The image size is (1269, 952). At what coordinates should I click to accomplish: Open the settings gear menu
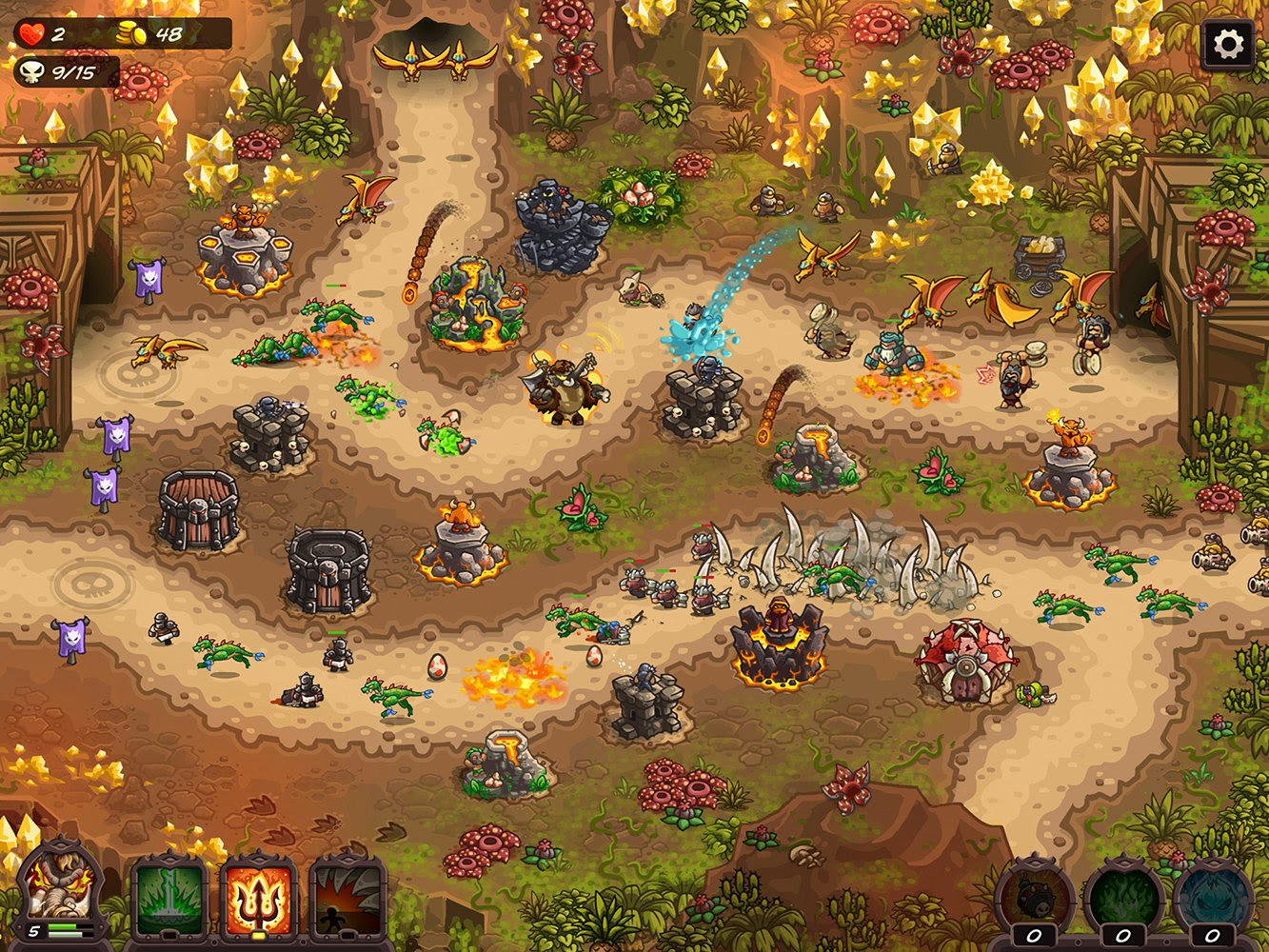coord(1228,45)
